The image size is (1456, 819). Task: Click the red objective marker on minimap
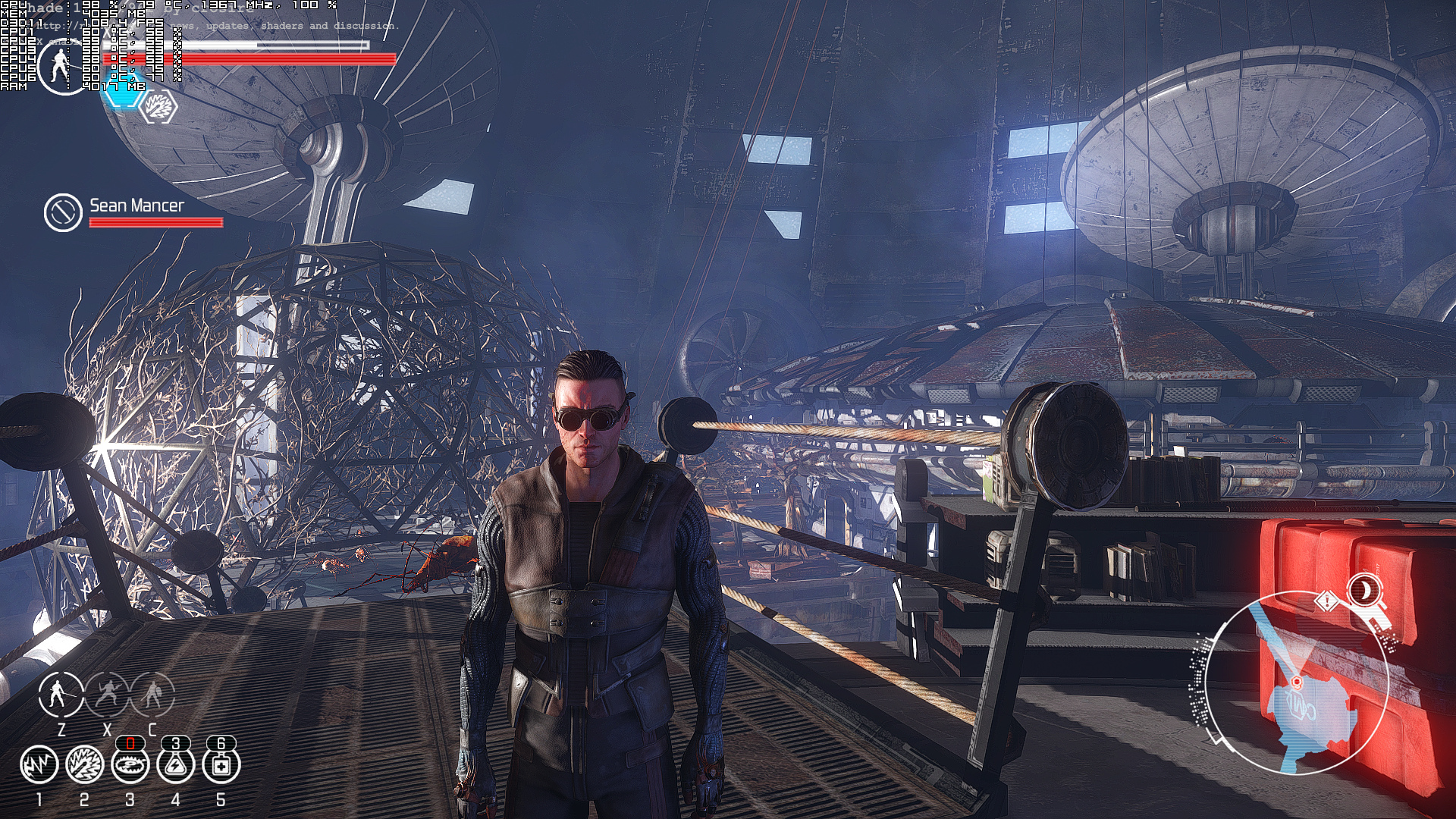point(1296,682)
